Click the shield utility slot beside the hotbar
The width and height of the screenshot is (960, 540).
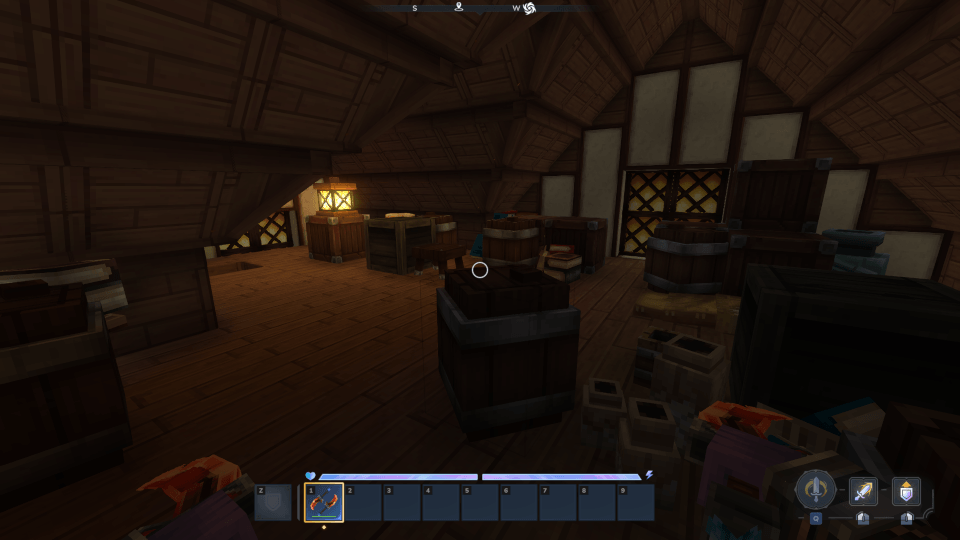pos(273,503)
